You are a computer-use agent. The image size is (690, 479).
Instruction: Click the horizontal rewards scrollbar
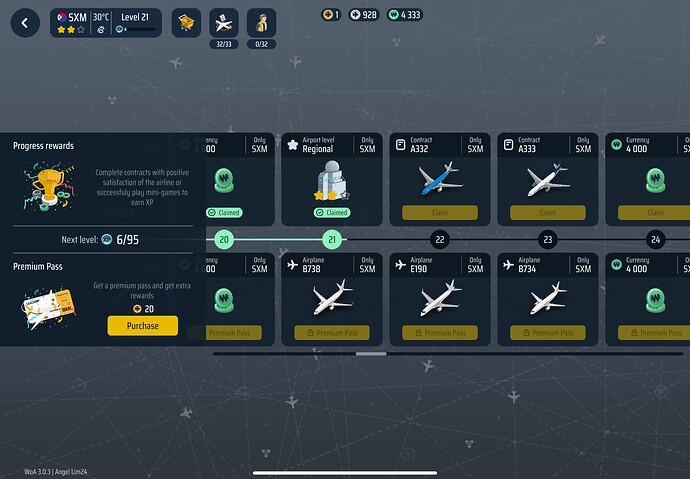371,353
